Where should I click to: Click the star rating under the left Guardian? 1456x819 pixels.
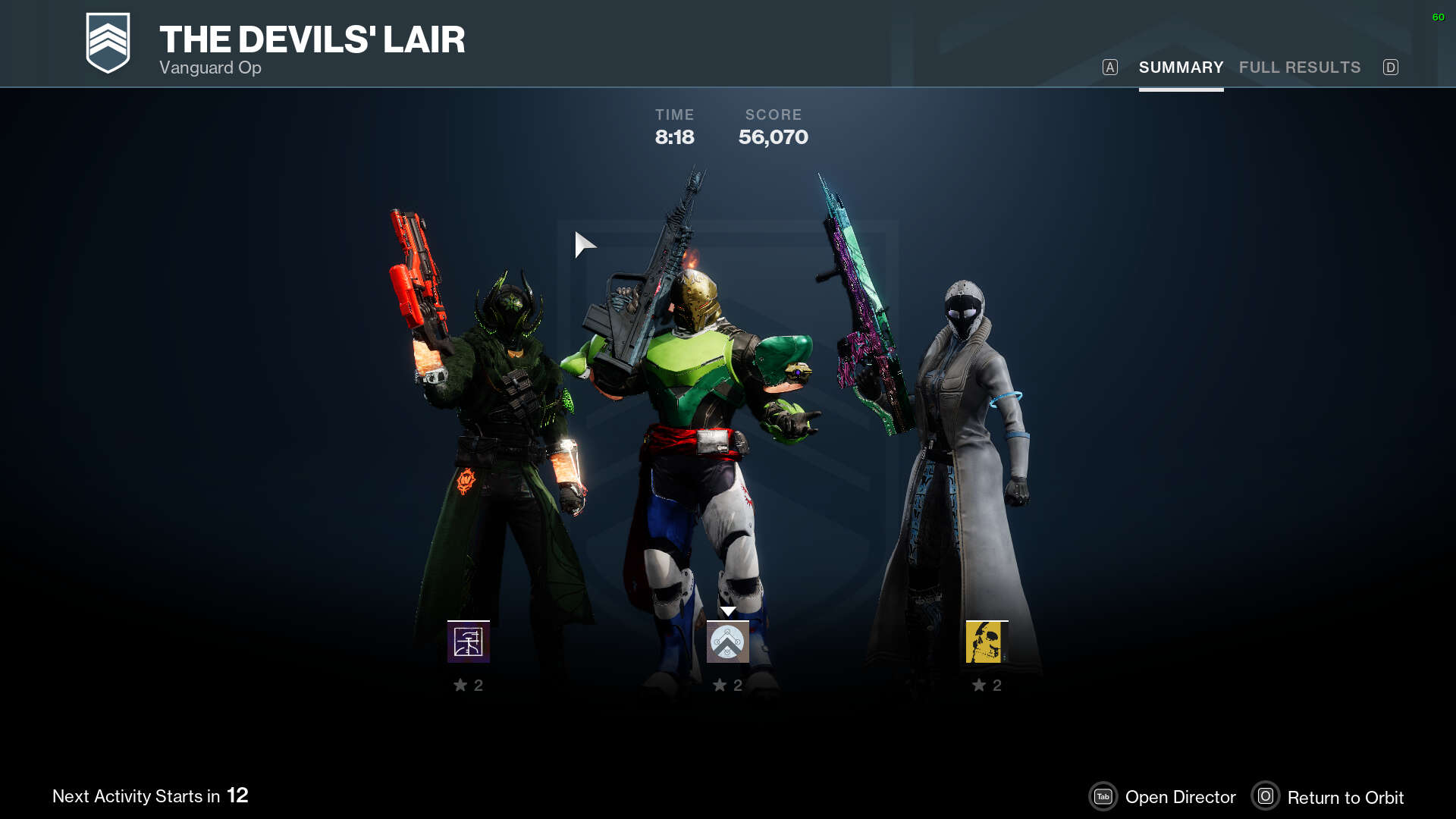click(460, 685)
